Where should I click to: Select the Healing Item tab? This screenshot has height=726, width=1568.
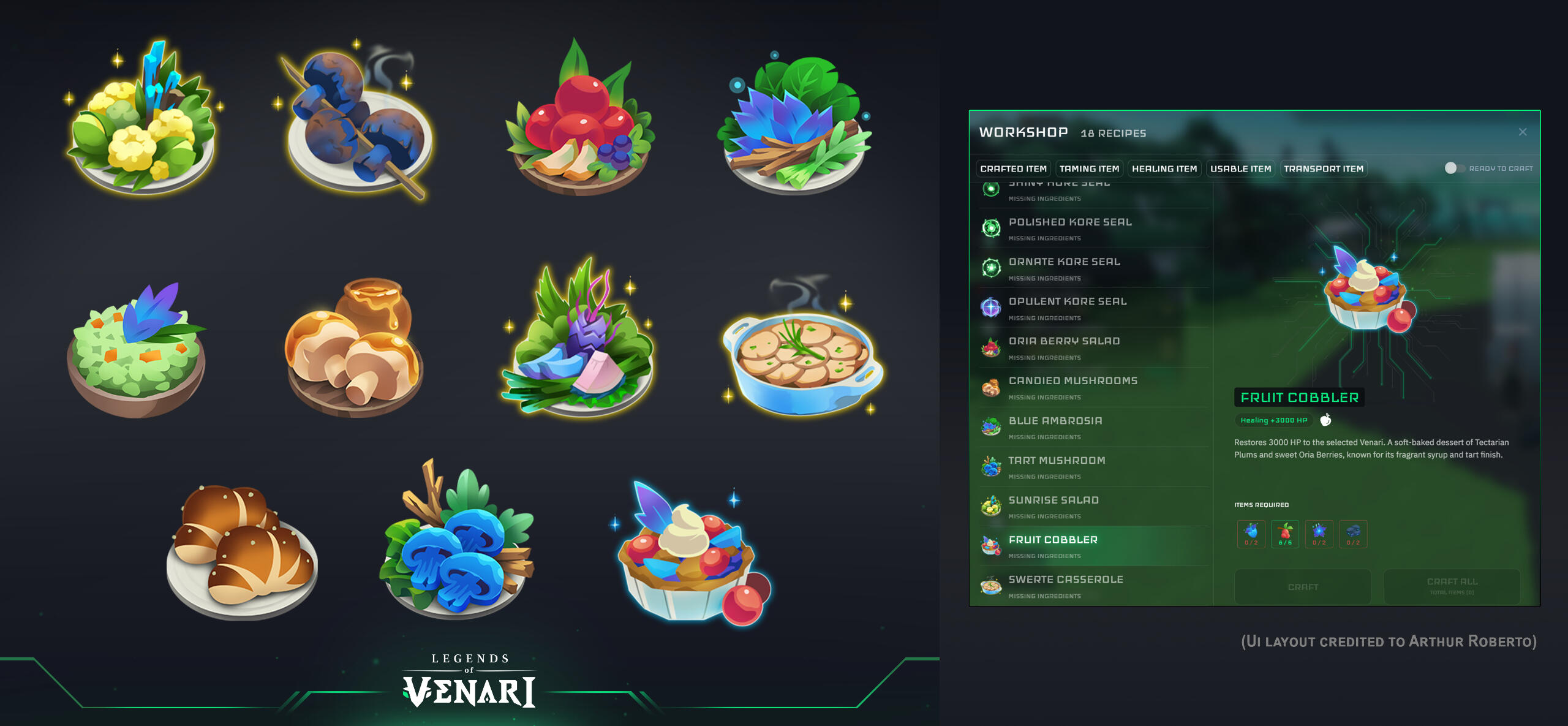[1164, 168]
